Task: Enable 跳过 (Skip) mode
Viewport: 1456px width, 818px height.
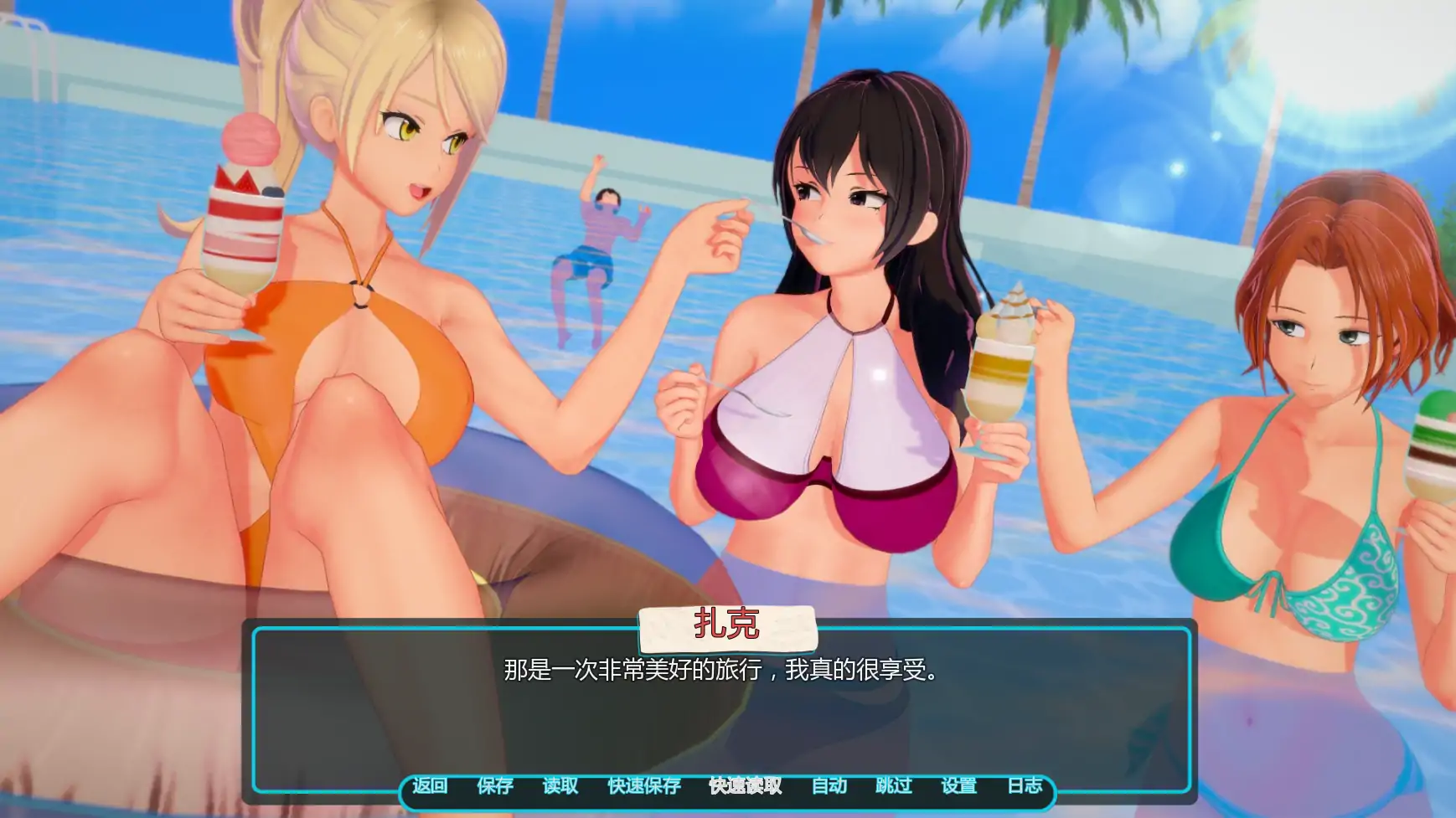Action: 895,787
